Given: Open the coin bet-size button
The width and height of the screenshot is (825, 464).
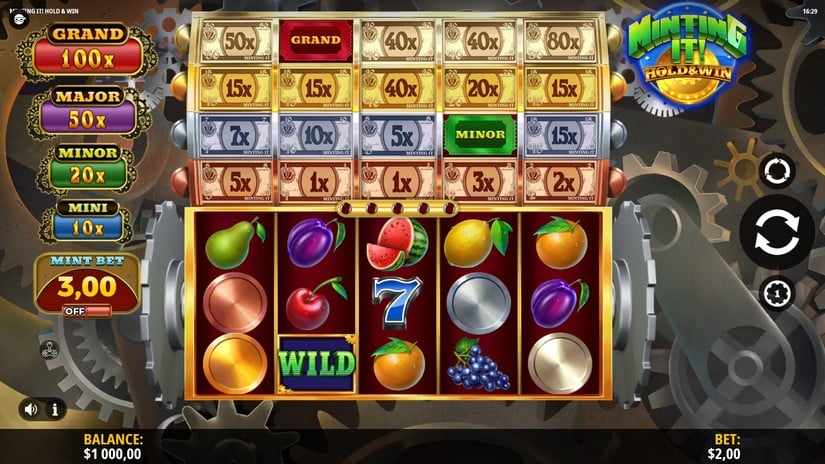Looking at the screenshot, I should coord(776,293).
